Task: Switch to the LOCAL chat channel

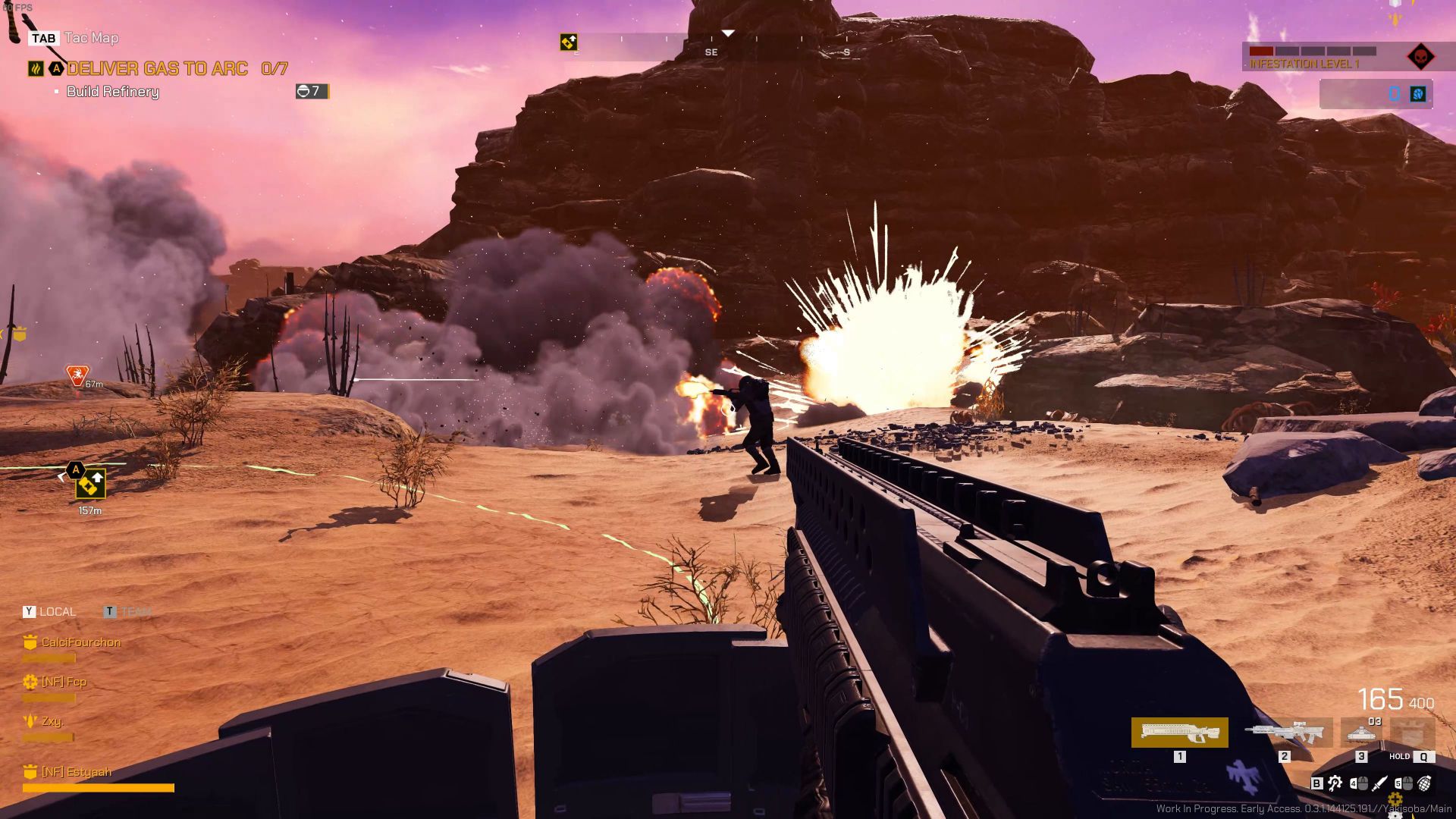Action: [x=57, y=612]
